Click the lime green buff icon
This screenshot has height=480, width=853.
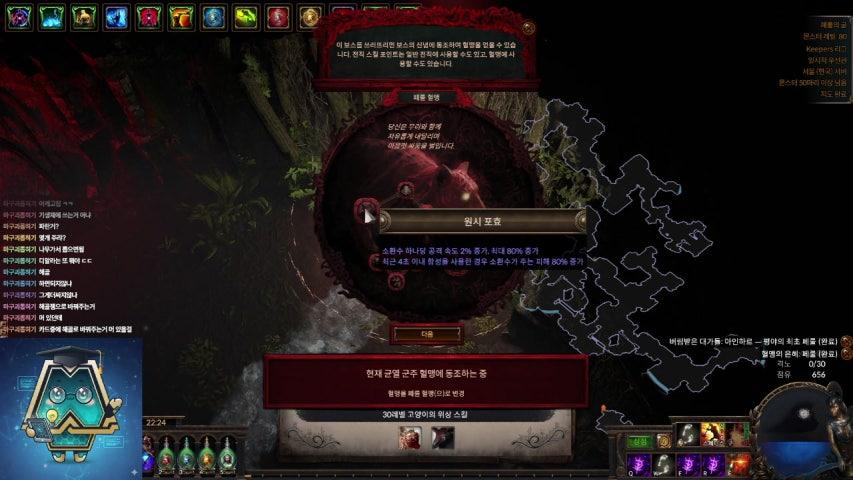[246, 16]
